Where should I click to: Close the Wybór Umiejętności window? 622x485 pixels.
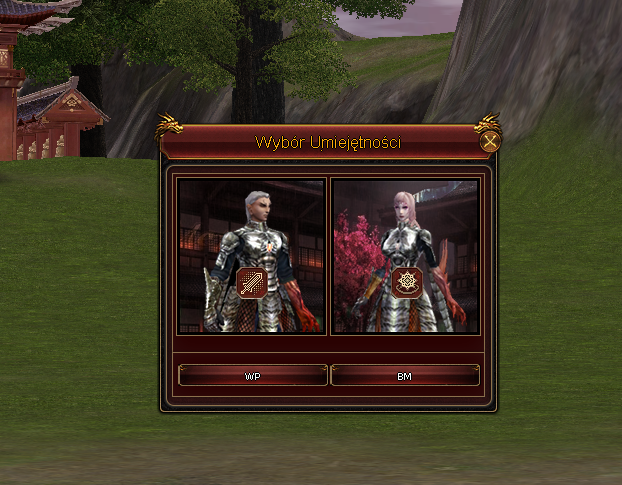click(x=489, y=142)
